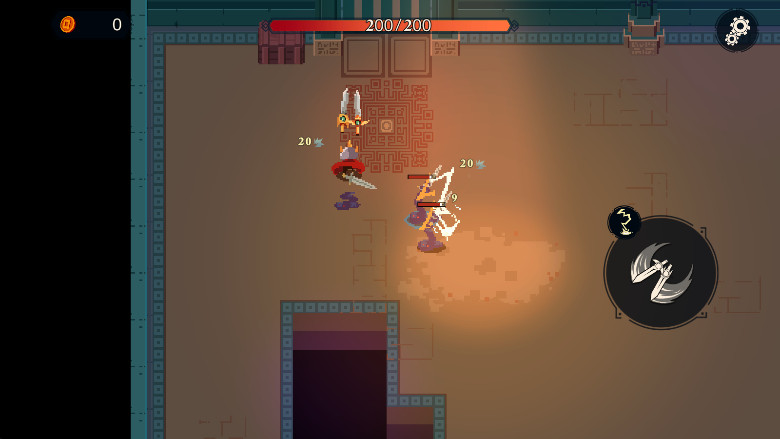Activate the small lightning strike skill
780x439 pixels.
624,222
